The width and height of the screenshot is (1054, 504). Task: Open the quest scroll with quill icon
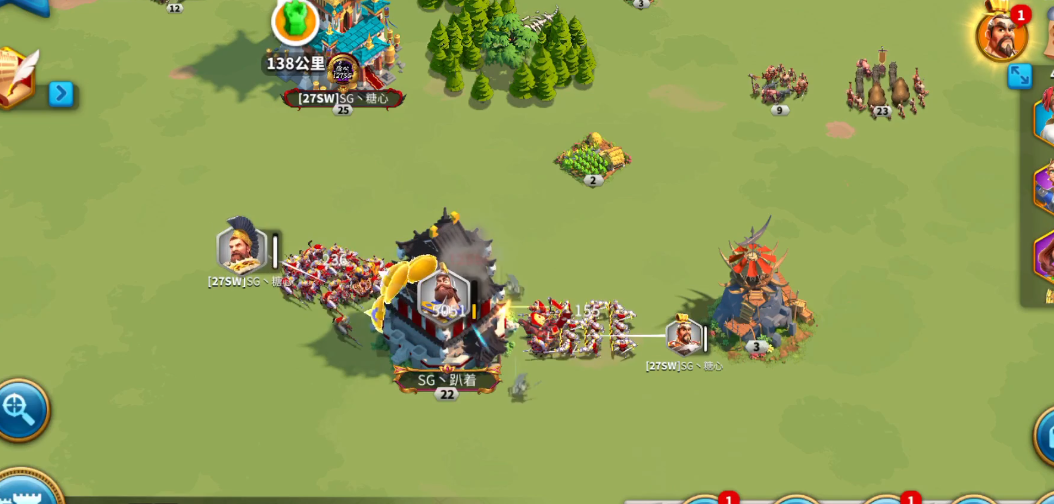tap(15, 78)
